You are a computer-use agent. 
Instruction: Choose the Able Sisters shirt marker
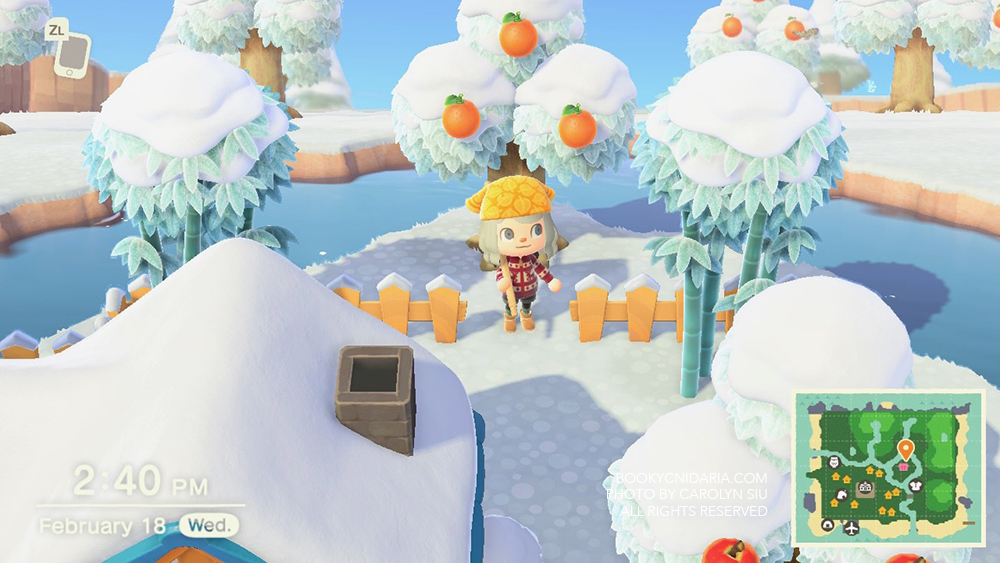tap(915, 486)
